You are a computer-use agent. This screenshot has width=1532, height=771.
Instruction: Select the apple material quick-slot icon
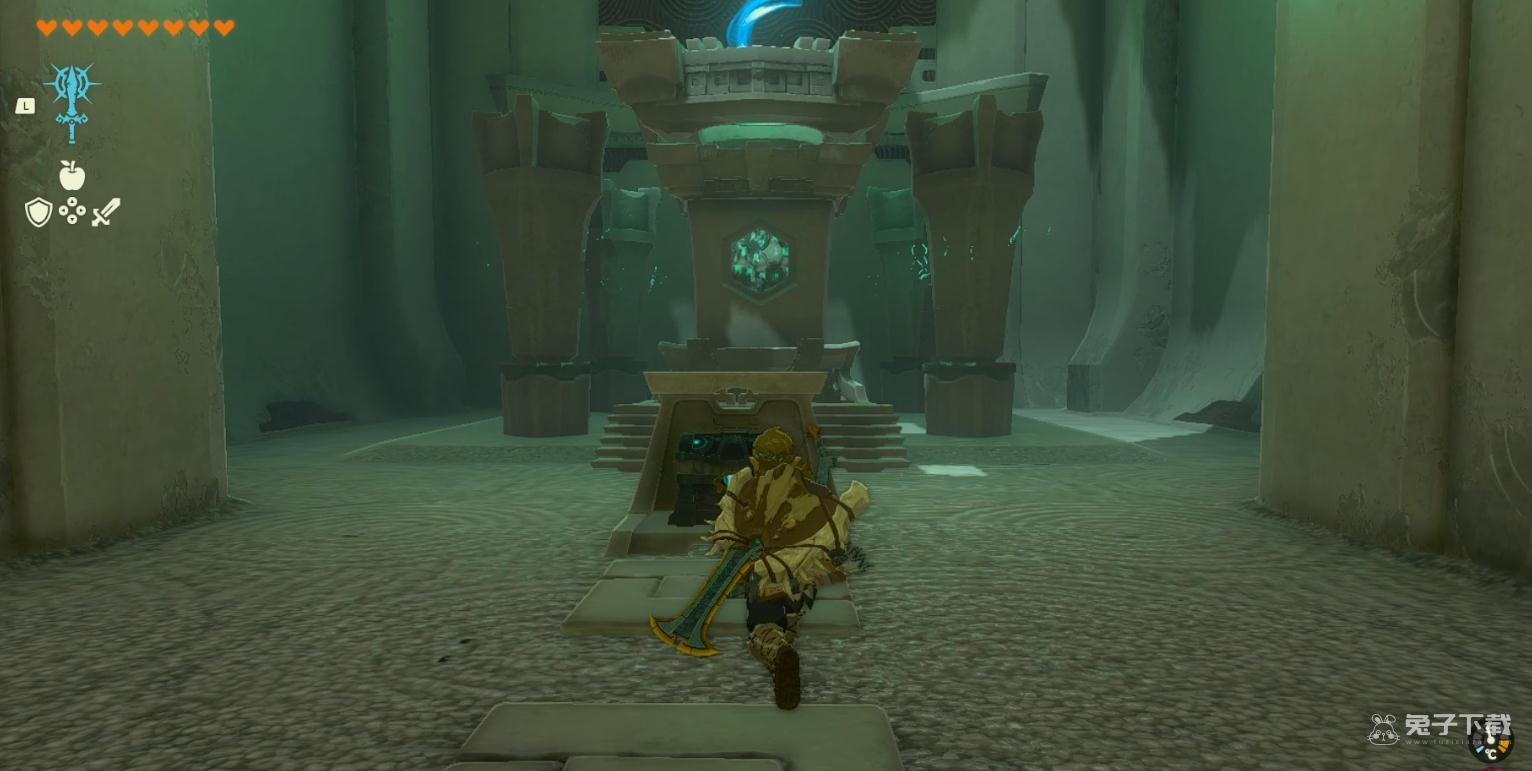[x=71, y=176]
